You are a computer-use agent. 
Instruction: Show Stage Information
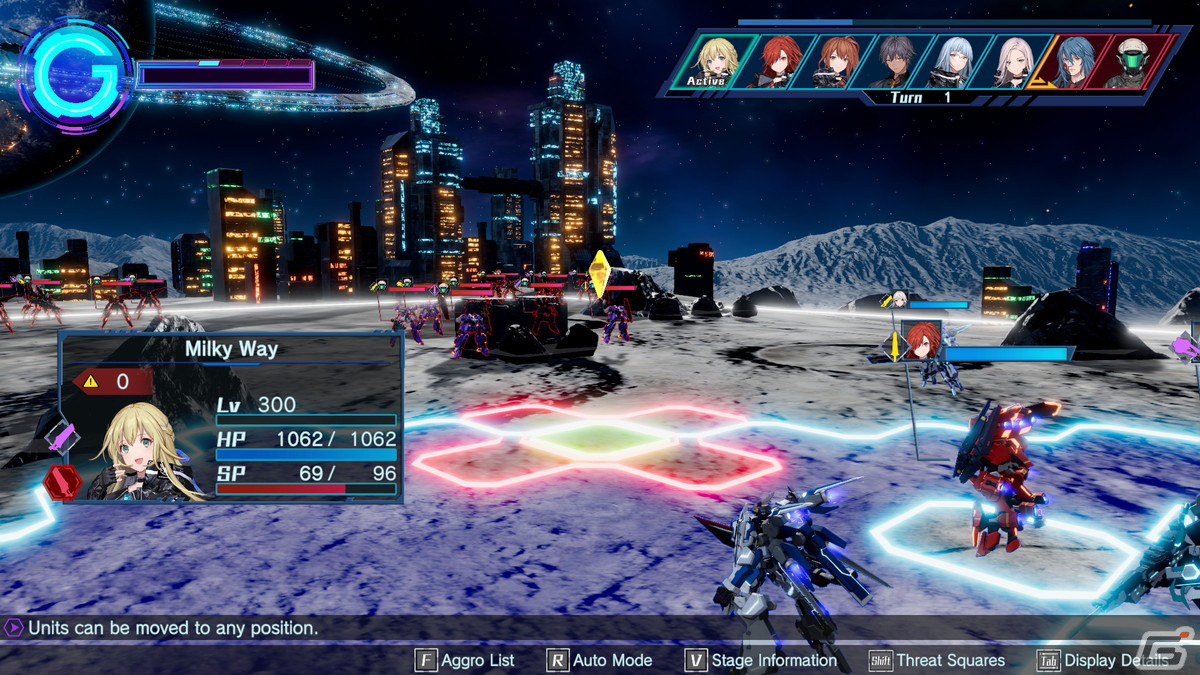760,660
